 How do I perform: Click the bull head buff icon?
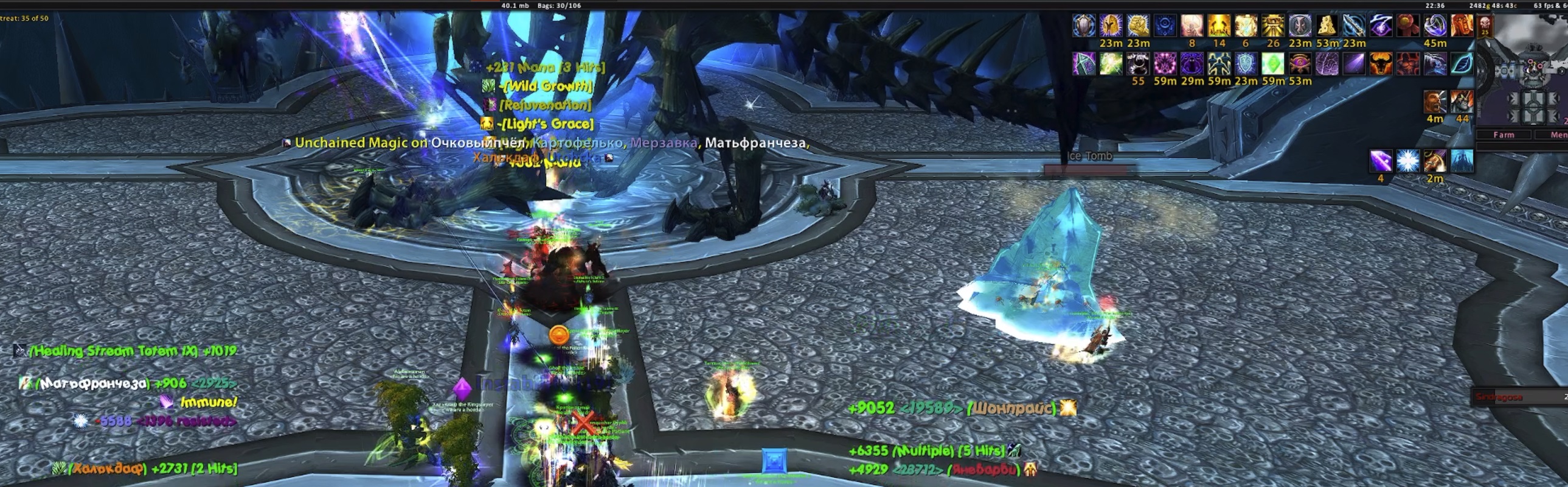pos(1381,64)
